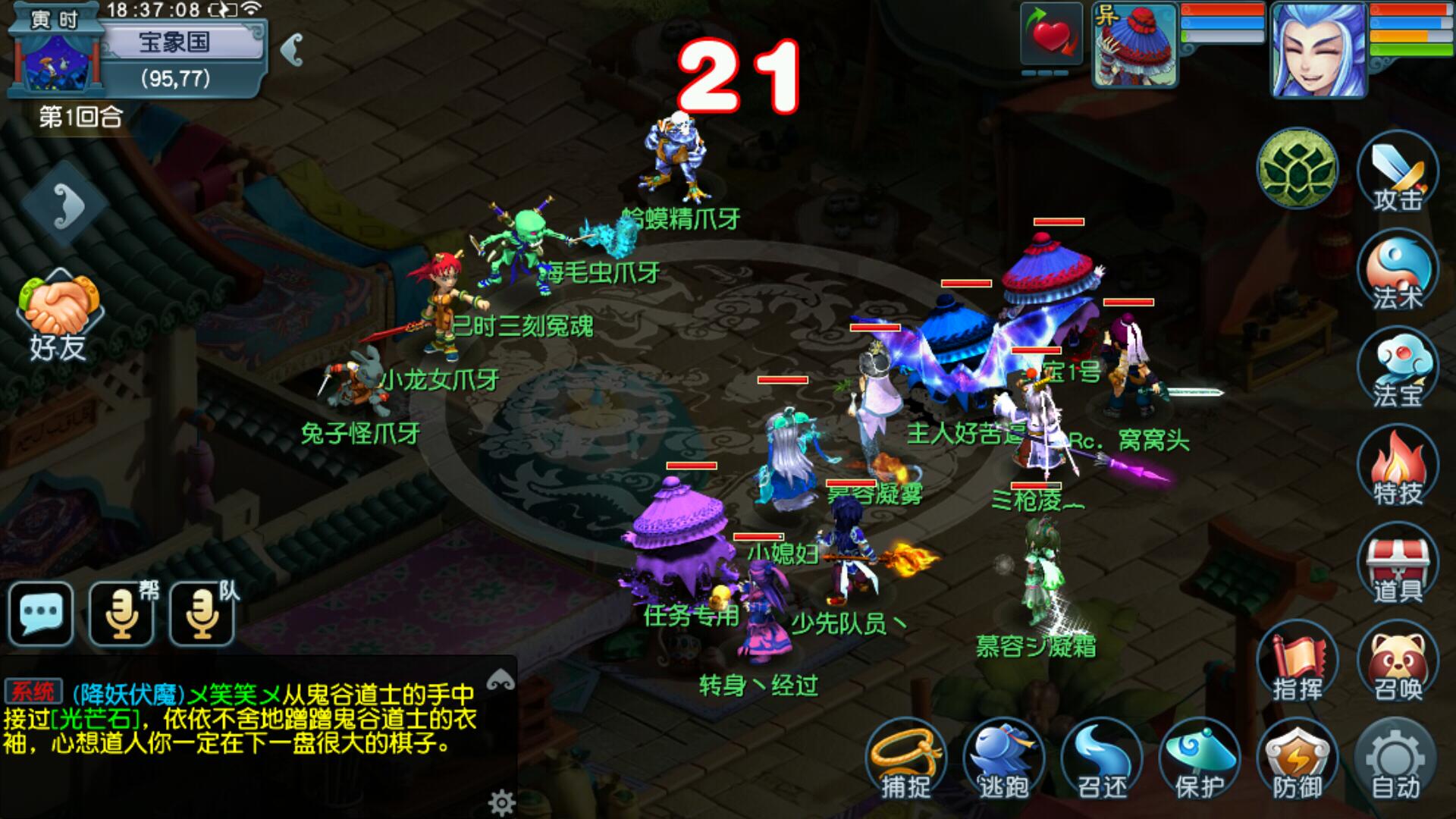The width and height of the screenshot is (1456, 819).
Task: Activate the 队 team voice microphone
Action: (202, 613)
